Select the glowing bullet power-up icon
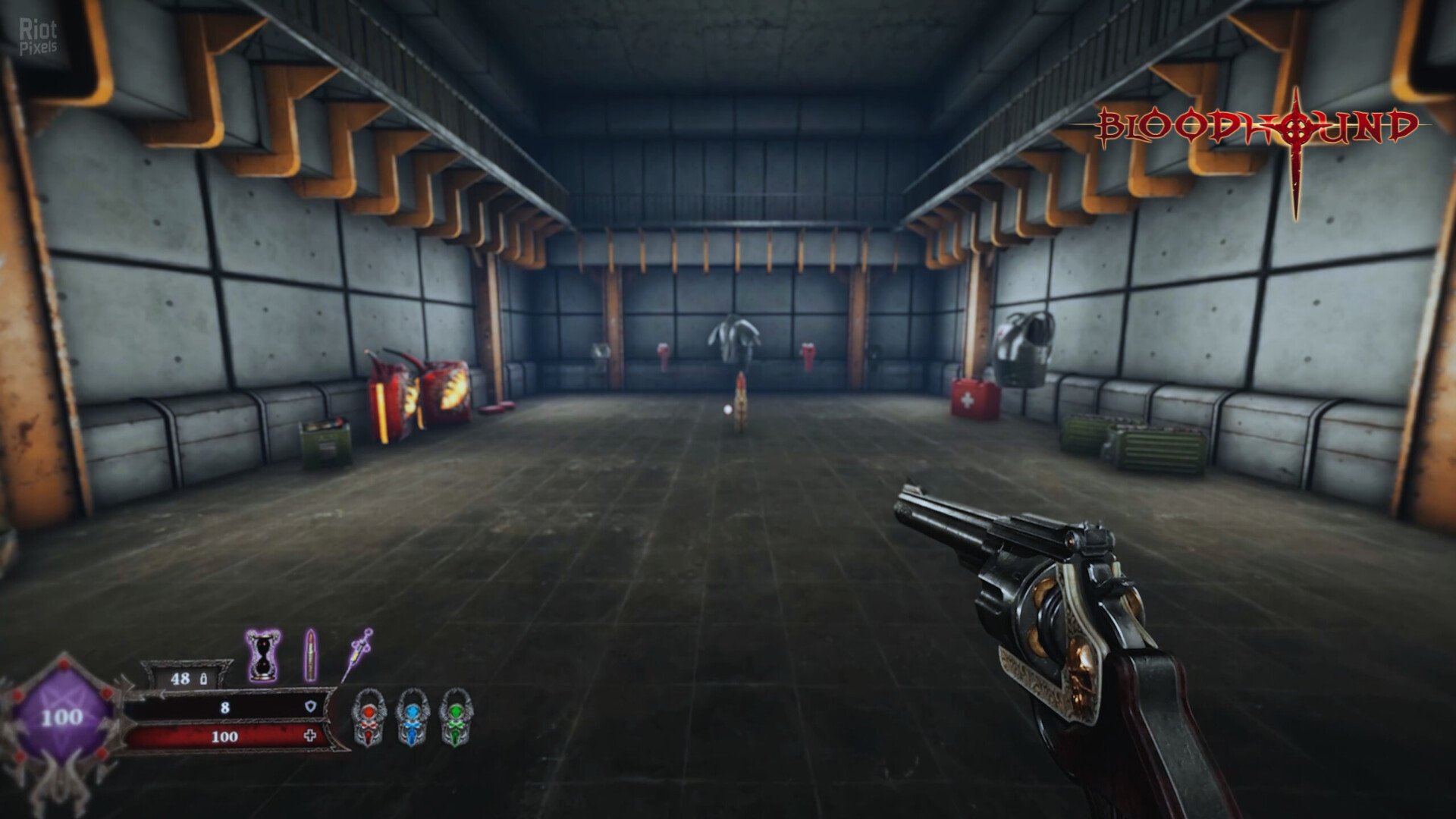The image size is (1456, 819). 310,654
